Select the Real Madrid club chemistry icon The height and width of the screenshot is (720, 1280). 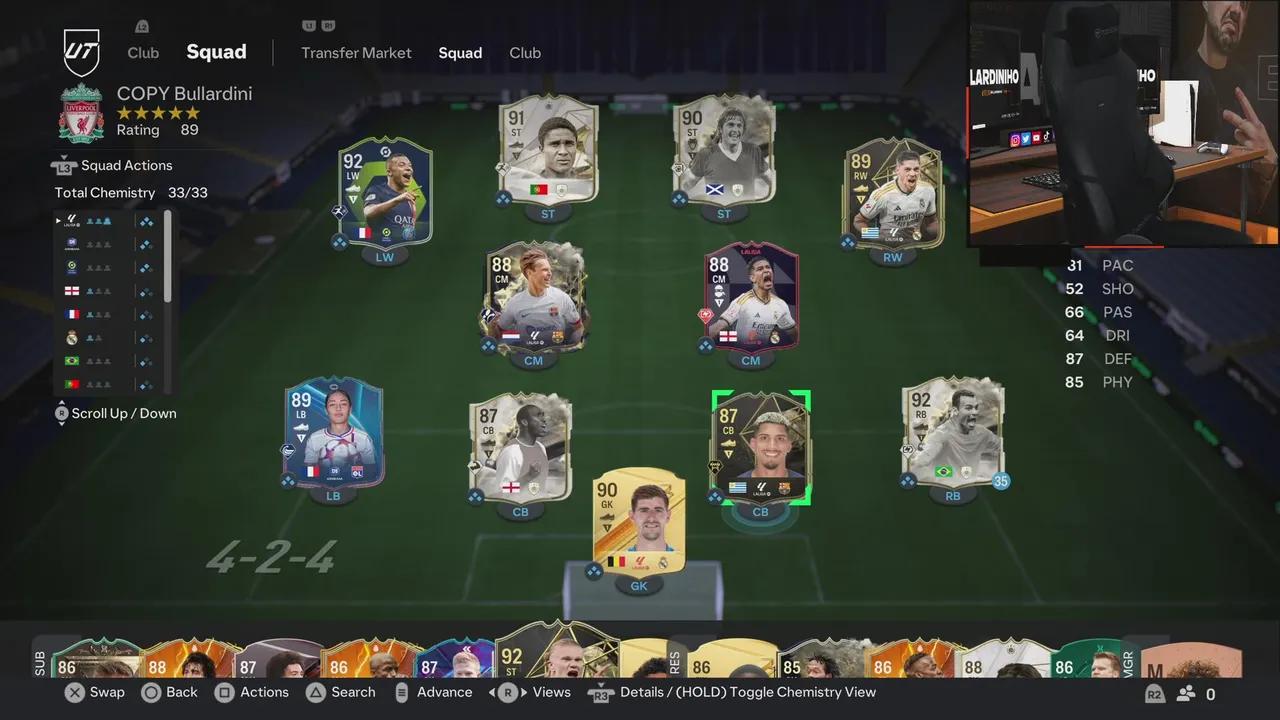pyautogui.click(x=72, y=337)
